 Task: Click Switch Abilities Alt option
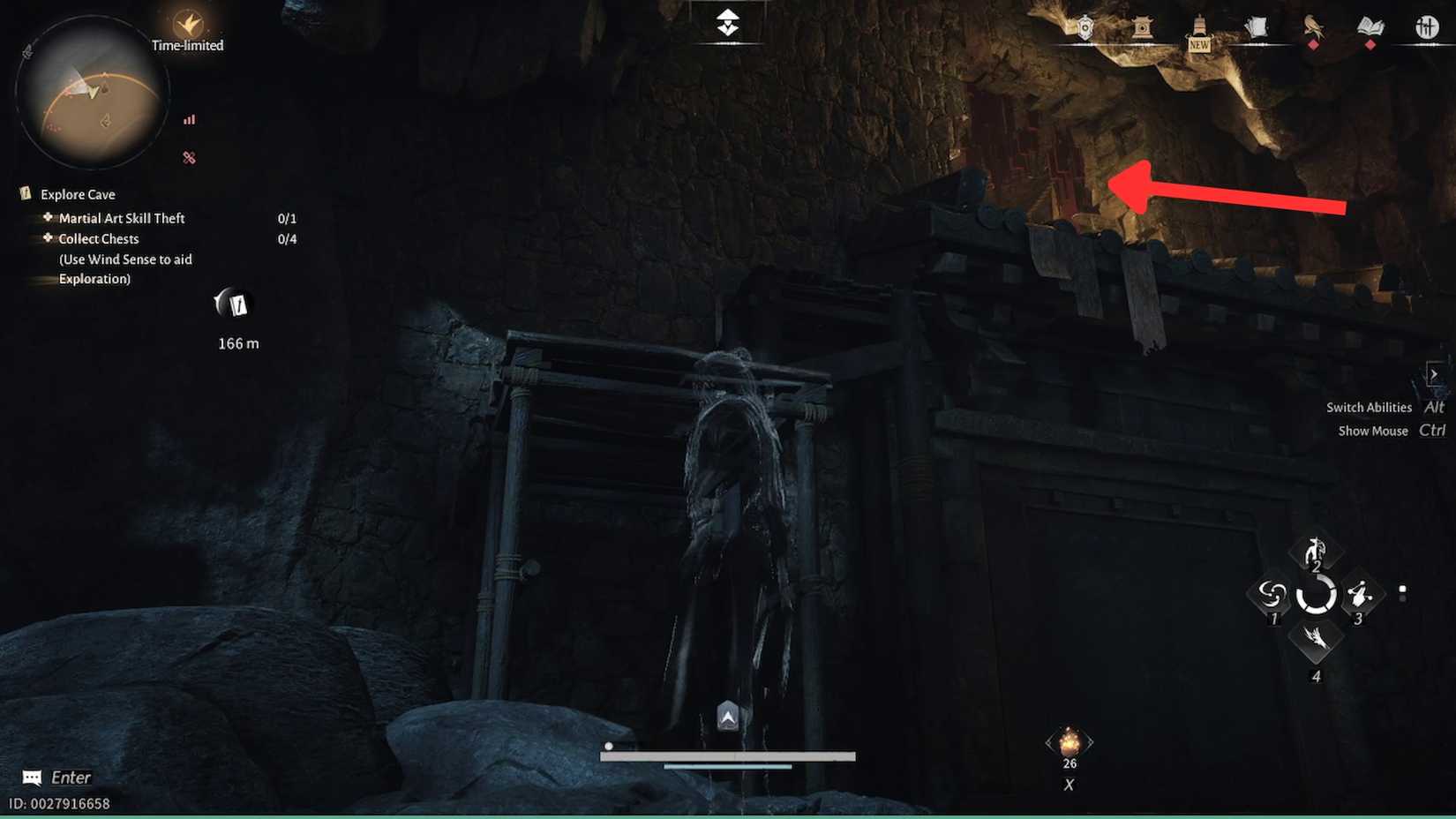tap(1379, 407)
